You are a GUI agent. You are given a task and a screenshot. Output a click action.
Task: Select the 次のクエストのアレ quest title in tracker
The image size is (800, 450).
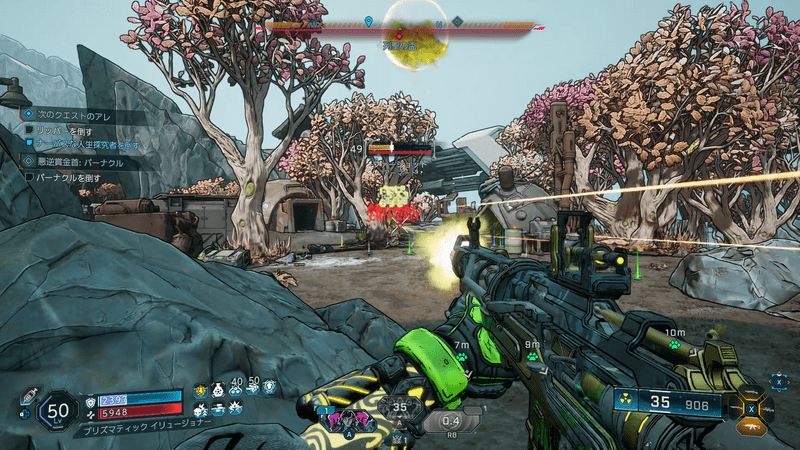coord(75,116)
